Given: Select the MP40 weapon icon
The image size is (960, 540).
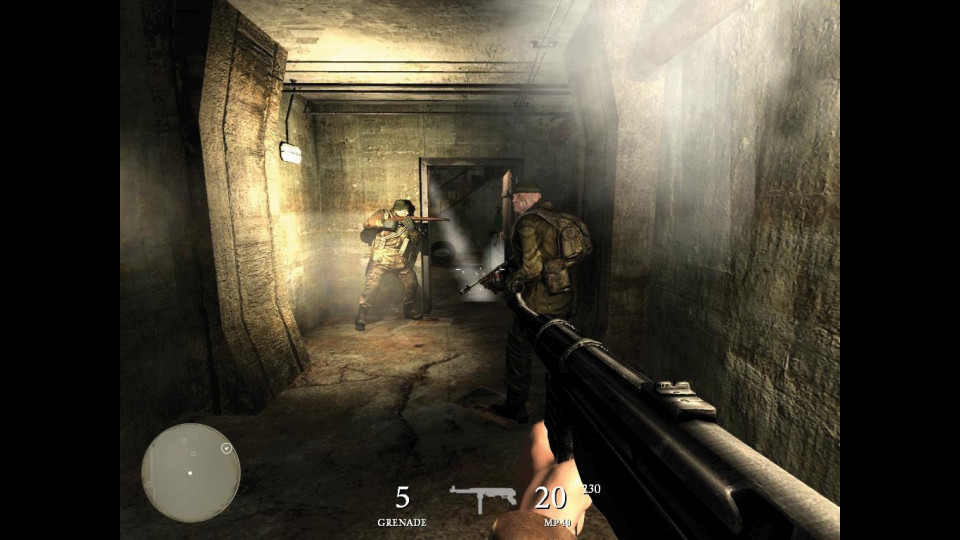Looking at the screenshot, I should tap(482, 497).
